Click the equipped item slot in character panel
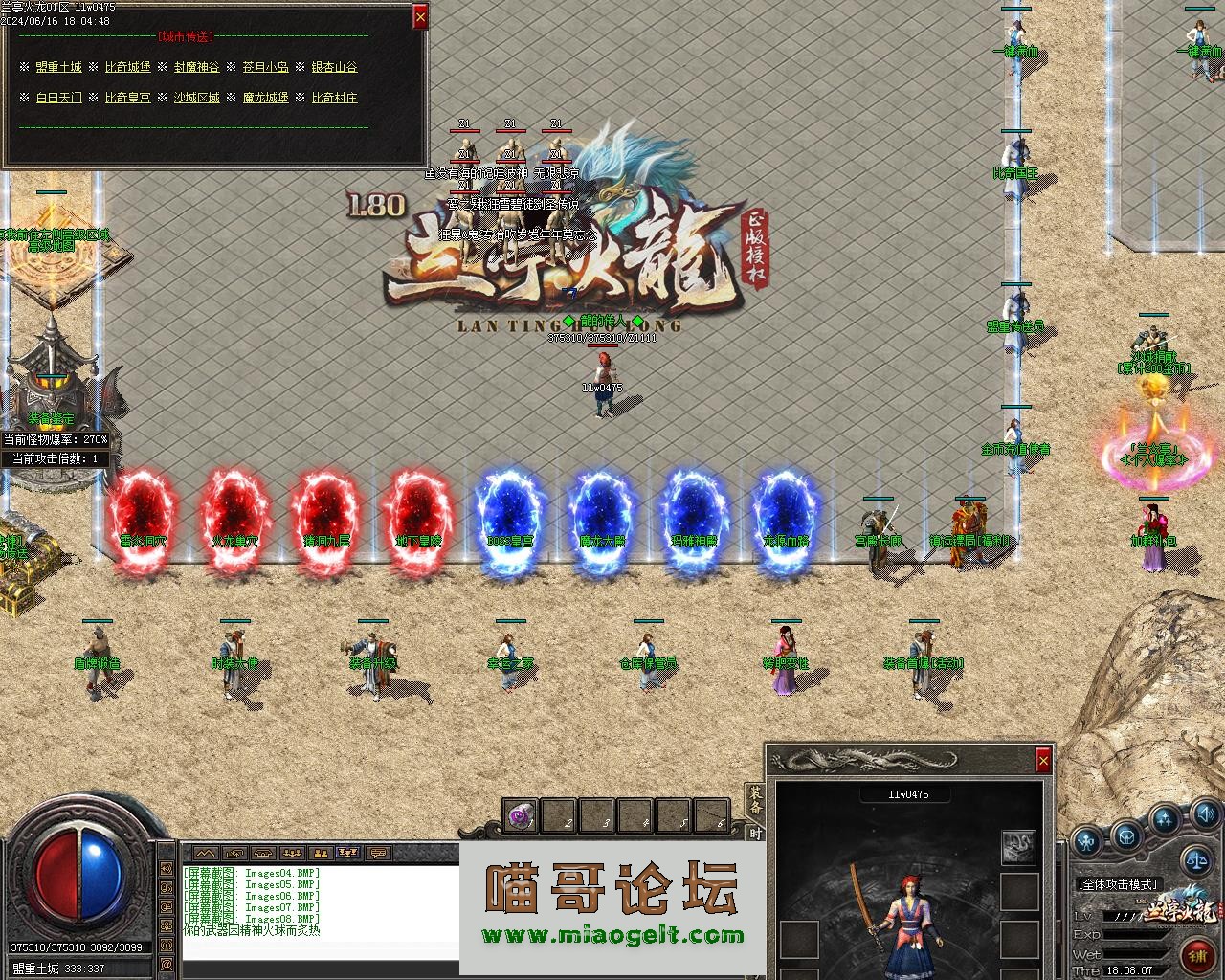The height and width of the screenshot is (980, 1225). click(x=1018, y=846)
